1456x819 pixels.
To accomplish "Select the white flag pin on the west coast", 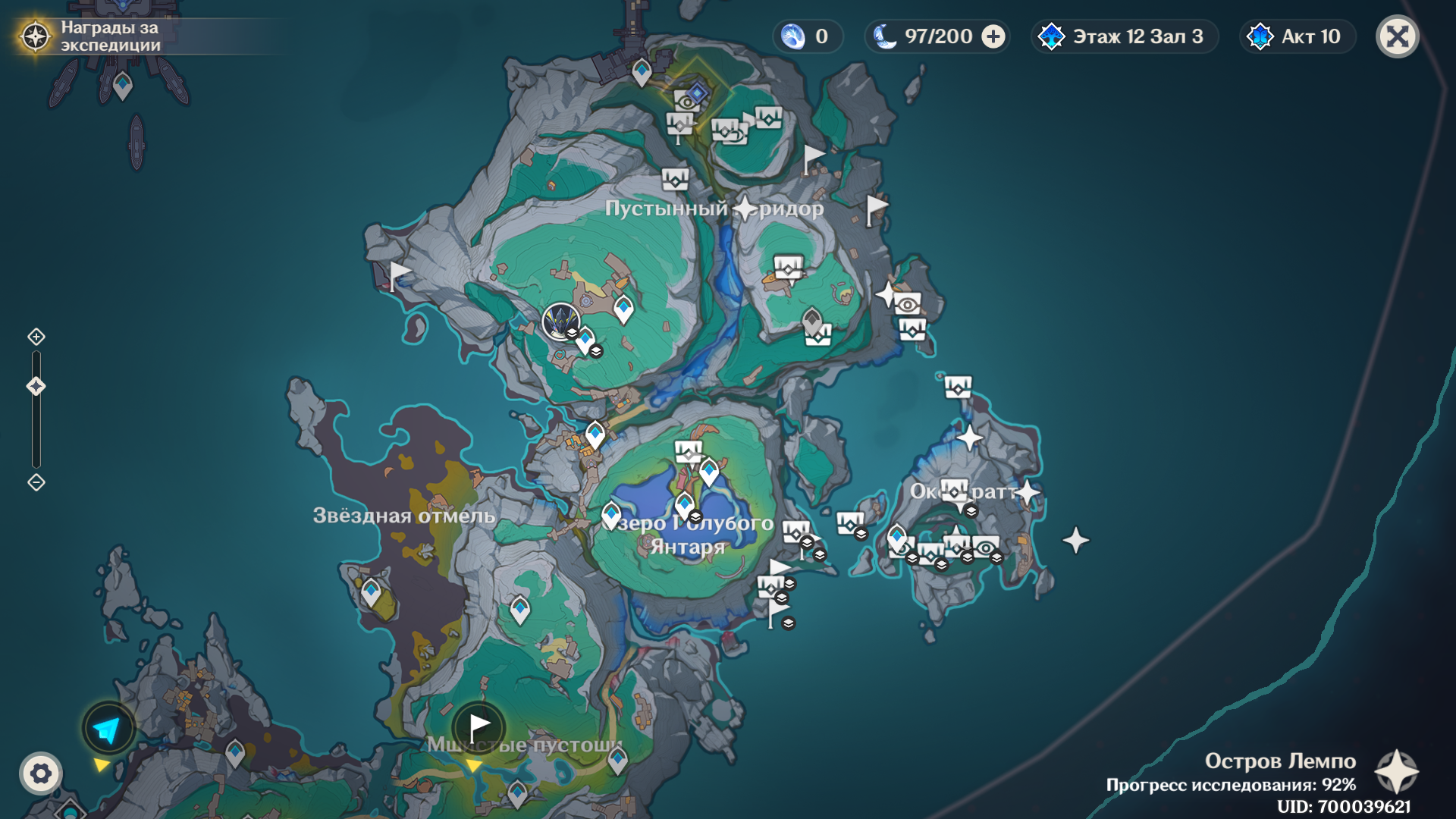I will point(398,275).
